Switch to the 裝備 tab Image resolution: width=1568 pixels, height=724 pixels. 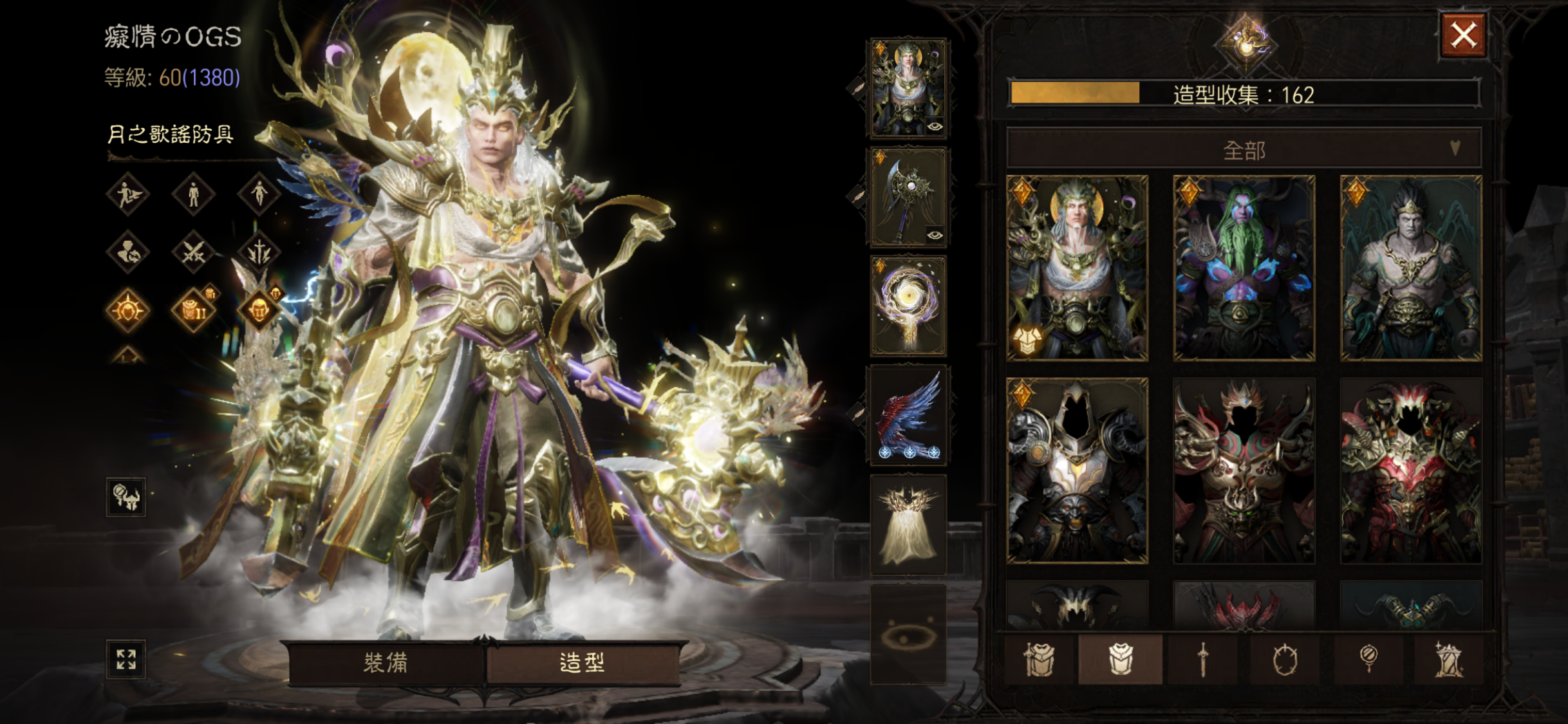pyautogui.click(x=386, y=662)
